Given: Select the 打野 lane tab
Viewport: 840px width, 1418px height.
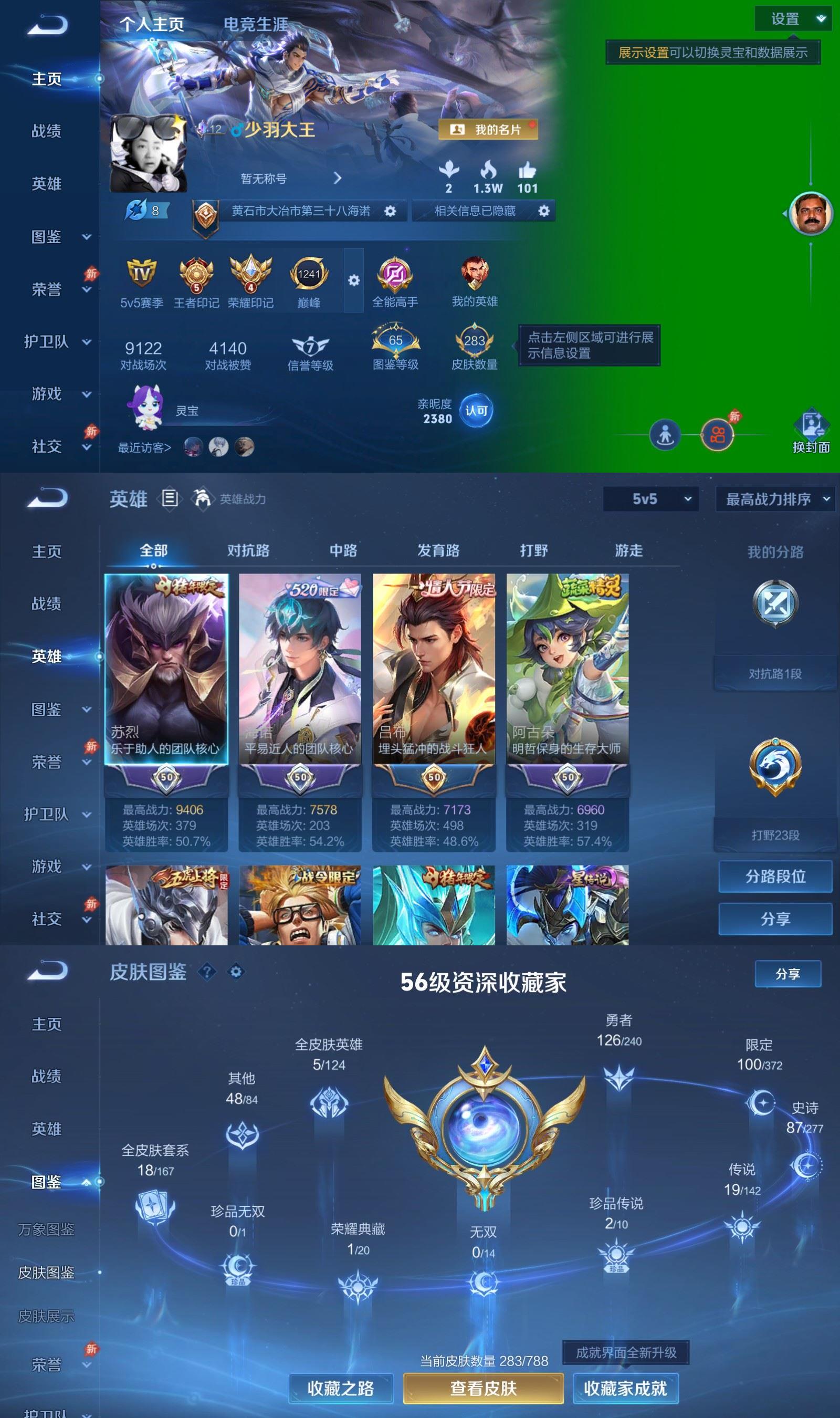Looking at the screenshot, I should click(x=535, y=550).
